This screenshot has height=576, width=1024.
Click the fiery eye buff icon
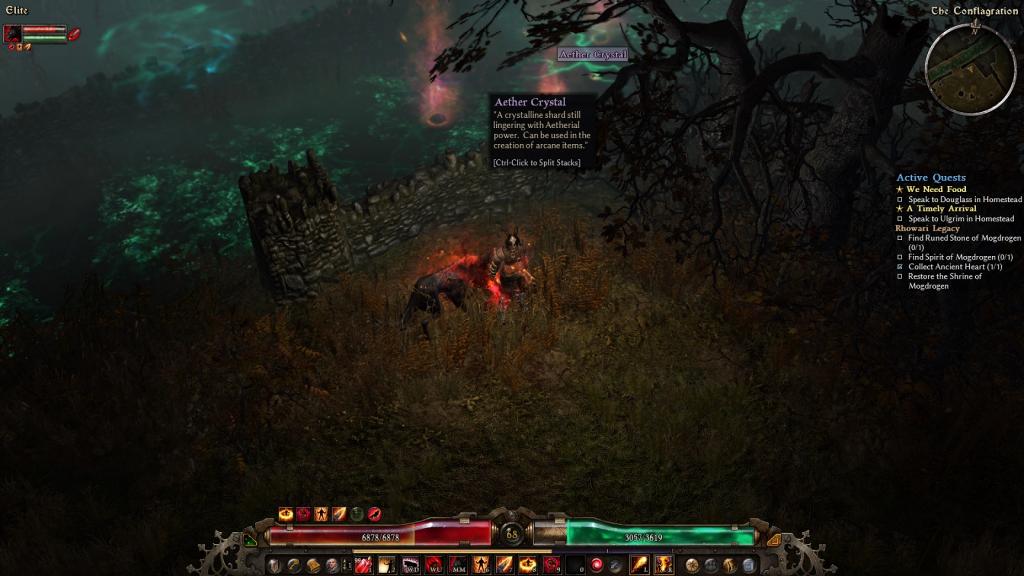click(285, 513)
